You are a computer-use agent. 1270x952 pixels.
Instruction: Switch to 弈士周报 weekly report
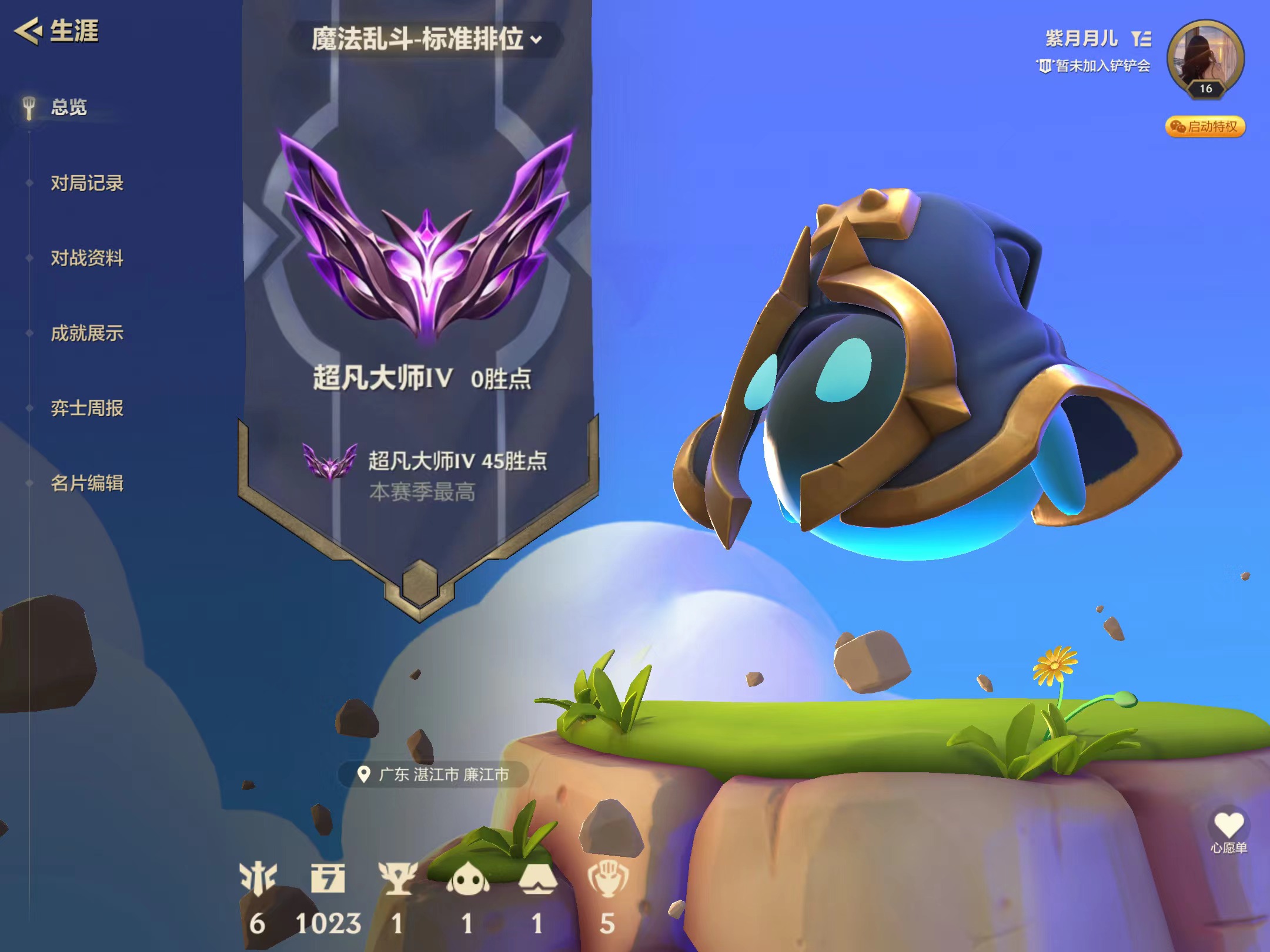click(x=86, y=407)
